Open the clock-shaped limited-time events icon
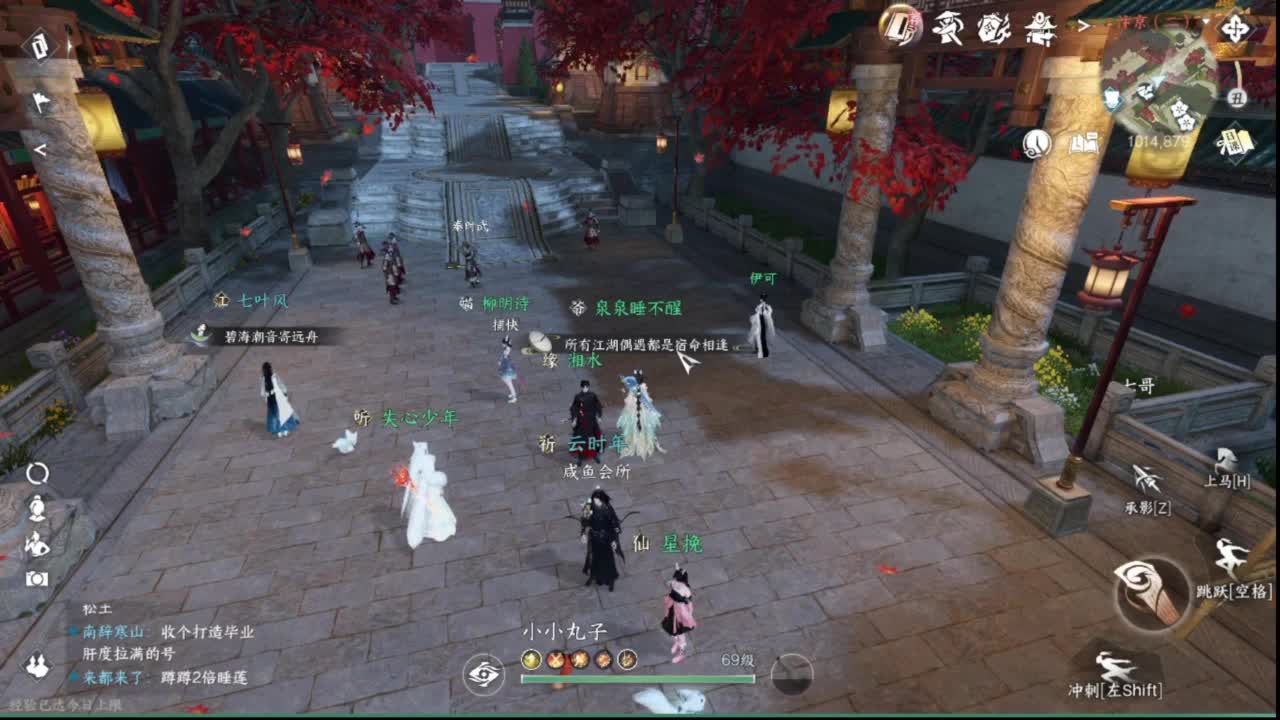The image size is (1280, 720). pos(1037,144)
